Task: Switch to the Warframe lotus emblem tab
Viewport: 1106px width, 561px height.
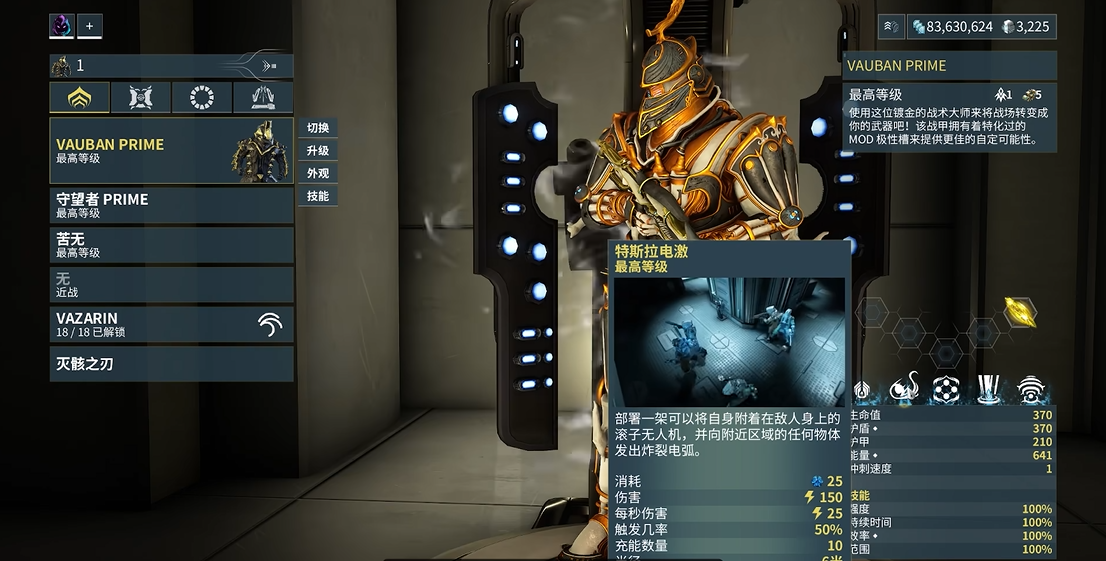Action: pyautogui.click(x=80, y=97)
